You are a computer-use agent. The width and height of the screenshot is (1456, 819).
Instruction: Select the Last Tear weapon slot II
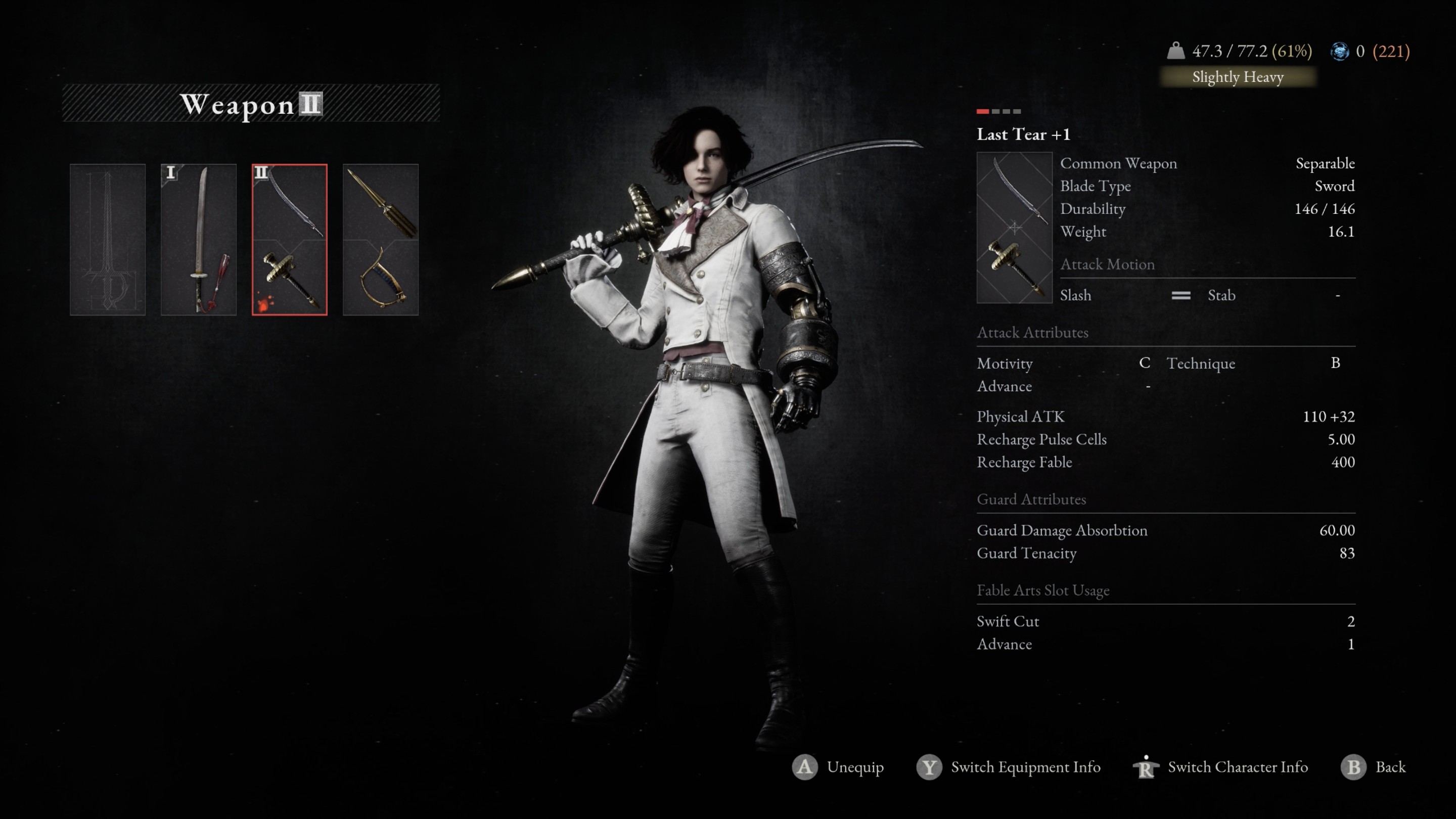(x=289, y=239)
